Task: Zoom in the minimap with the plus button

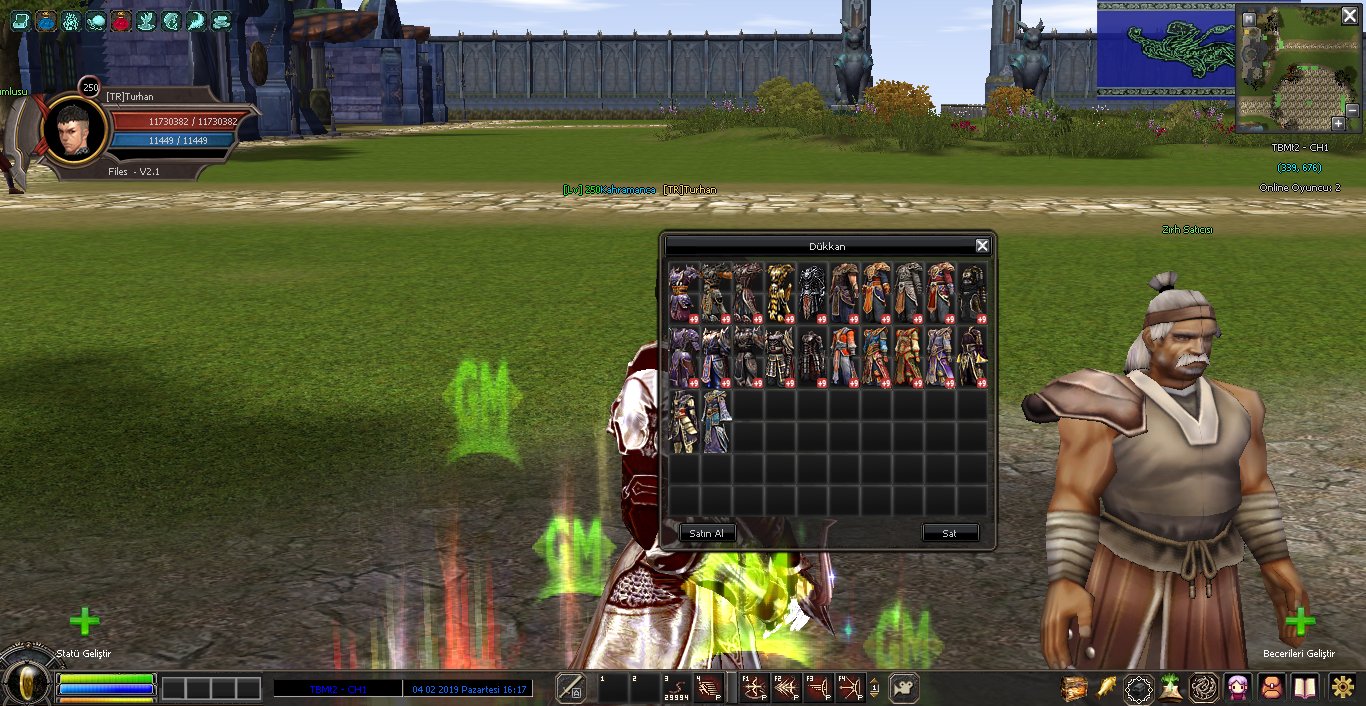Action: pyautogui.click(x=1338, y=123)
